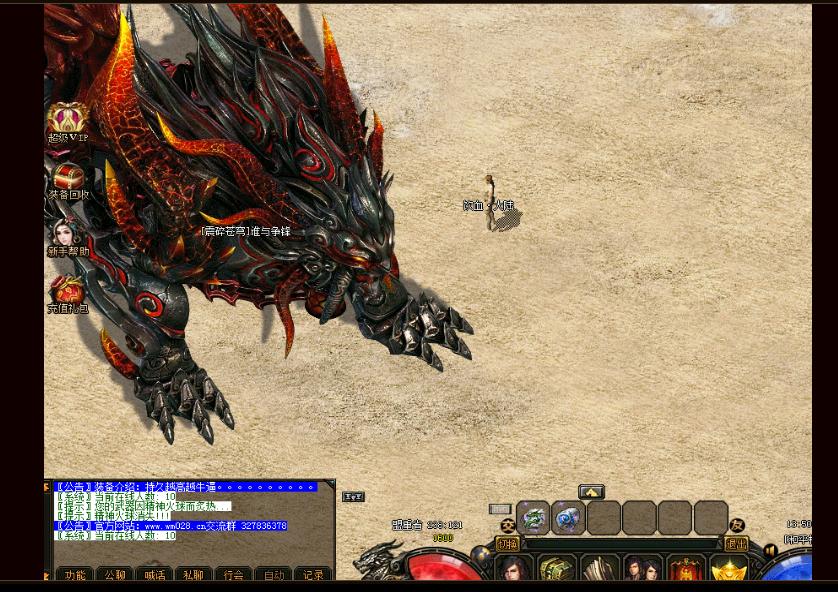Open the golden crown icon on the bottom bar
The image size is (838, 592).
728,570
